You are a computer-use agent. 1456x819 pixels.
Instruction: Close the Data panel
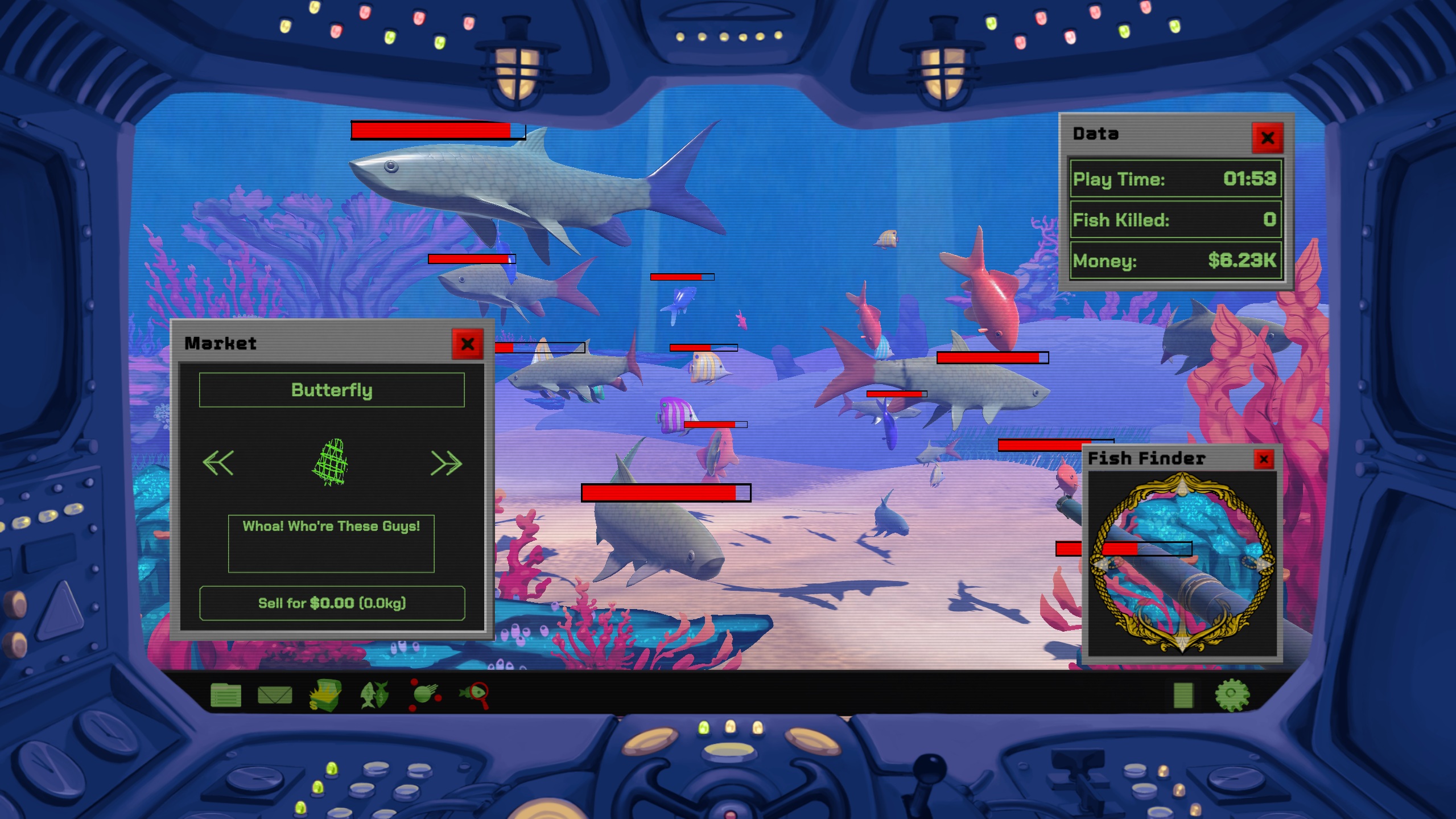1267,137
